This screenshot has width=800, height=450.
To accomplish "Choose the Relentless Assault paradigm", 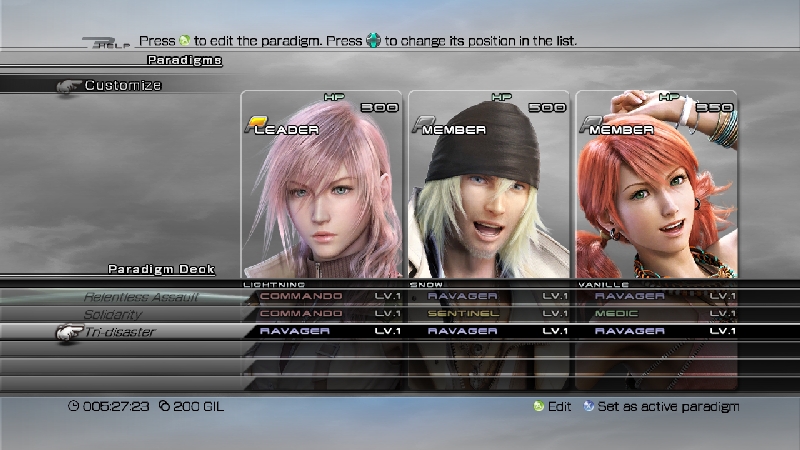I will pos(140,297).
